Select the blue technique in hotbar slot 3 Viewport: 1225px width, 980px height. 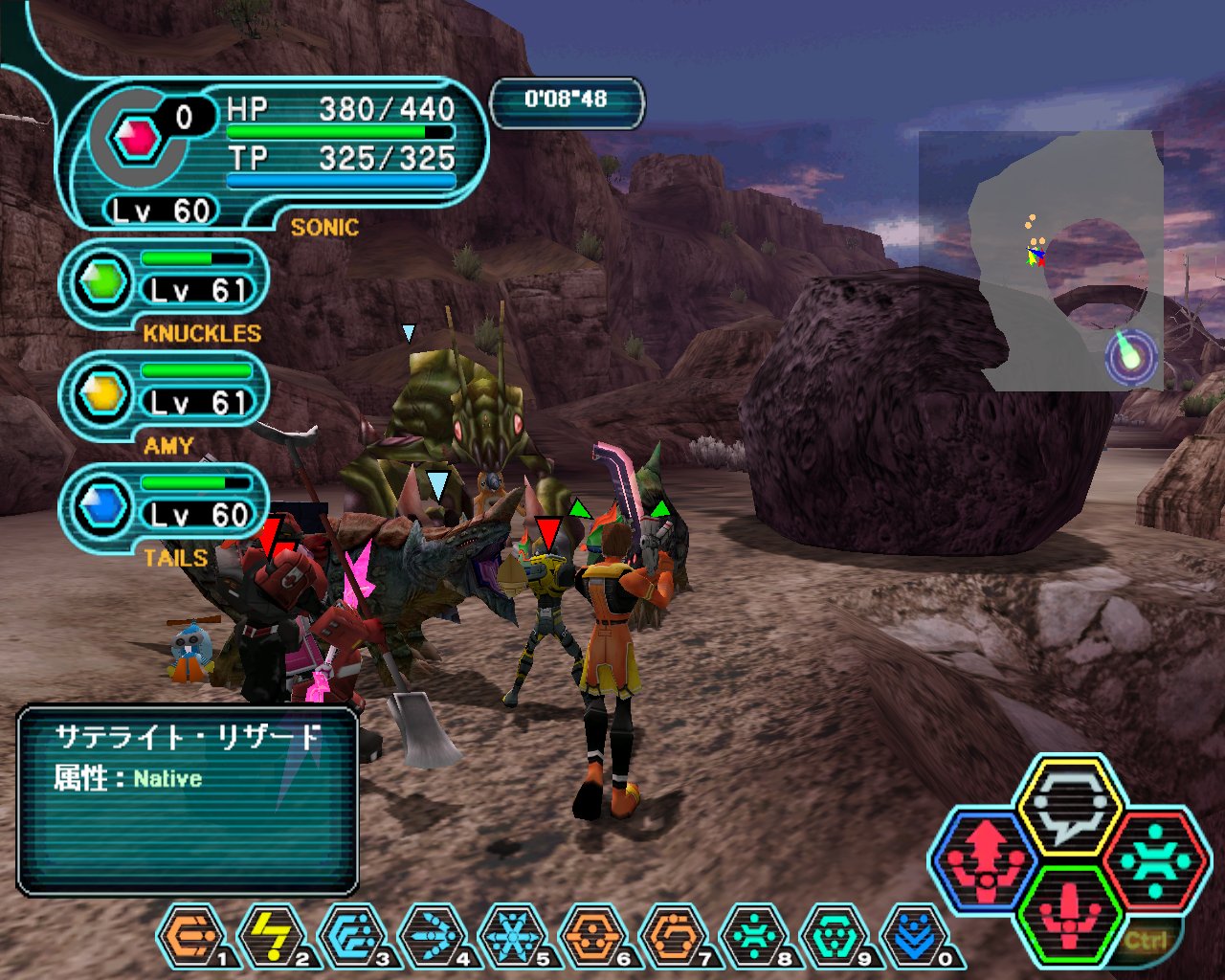pos(351,935)
